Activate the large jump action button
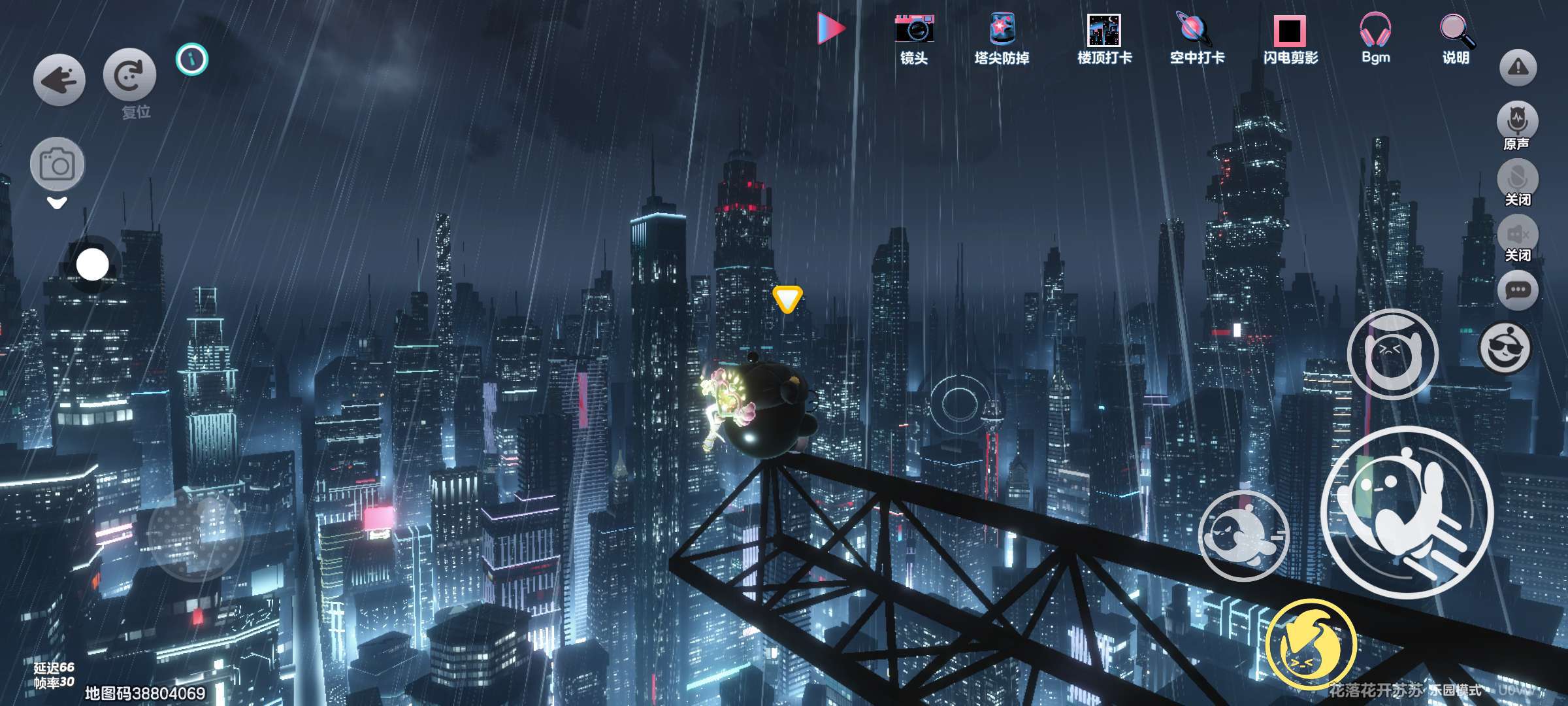 [x=1407, y=511]
